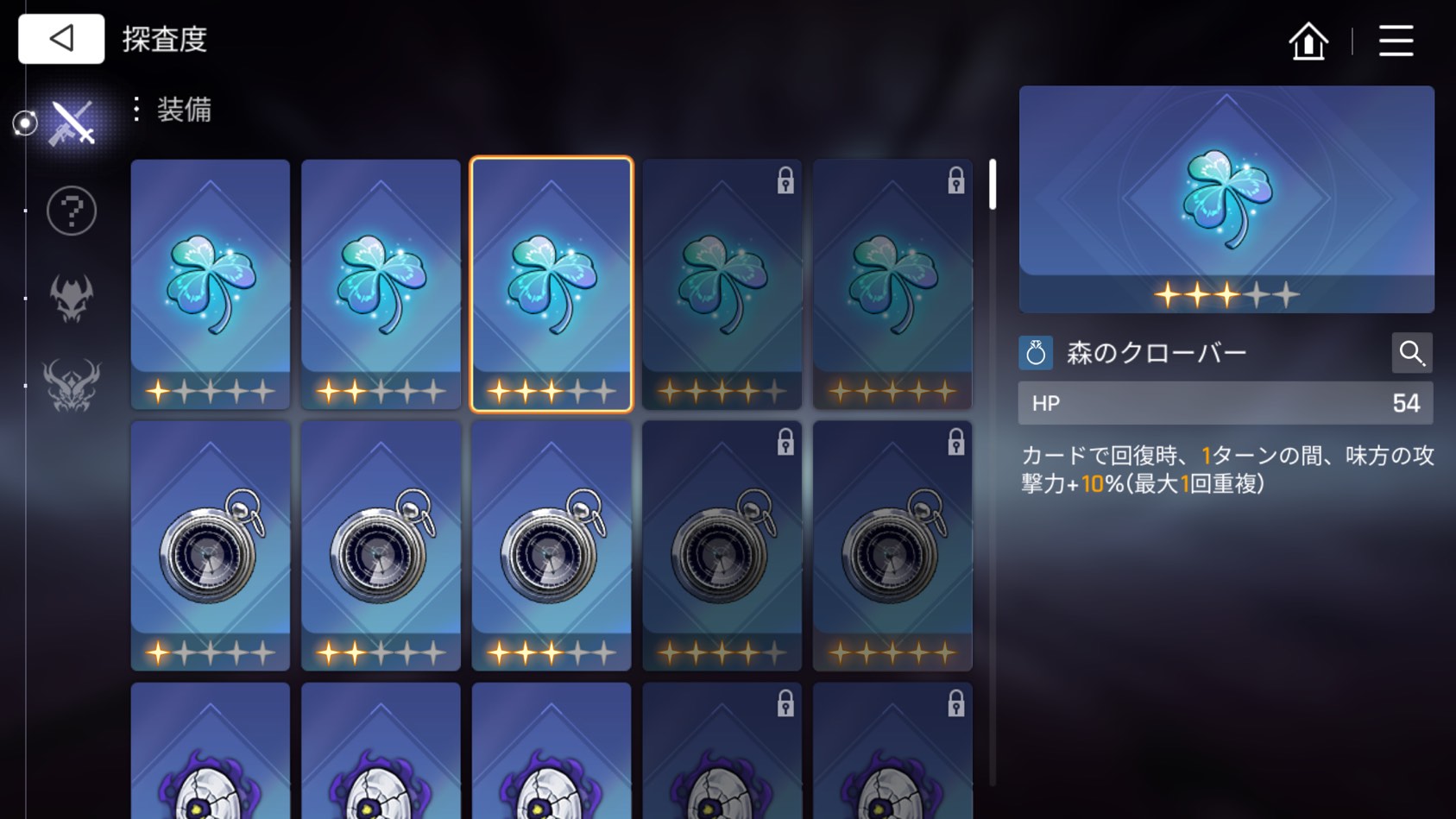Select the one-star pocket watch card
This screenshot has width=1456, height=819.
pyautogui.click(x=211, y=545)
